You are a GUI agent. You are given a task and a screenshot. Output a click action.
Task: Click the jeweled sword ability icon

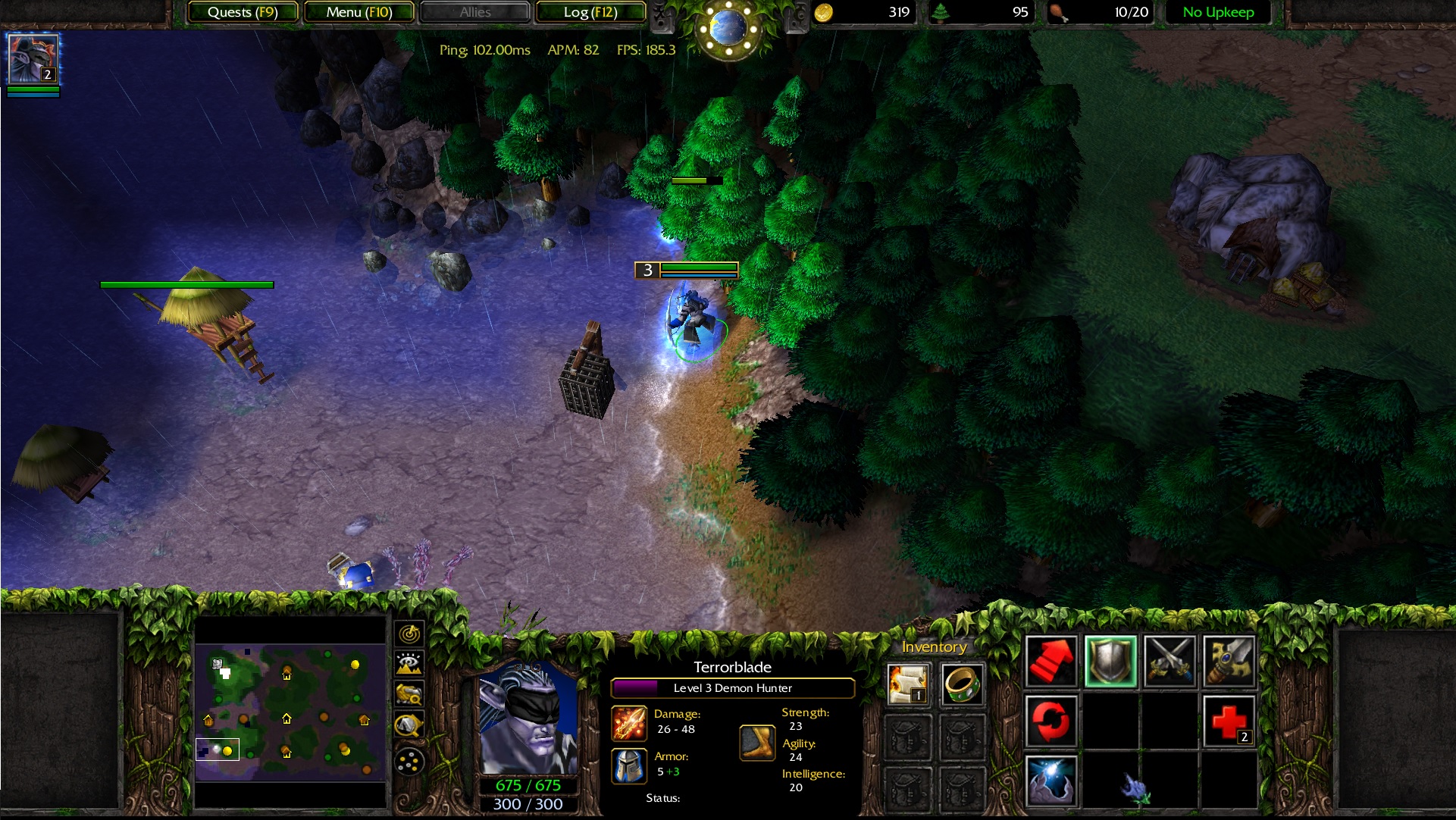click(x=1229, y=662)
